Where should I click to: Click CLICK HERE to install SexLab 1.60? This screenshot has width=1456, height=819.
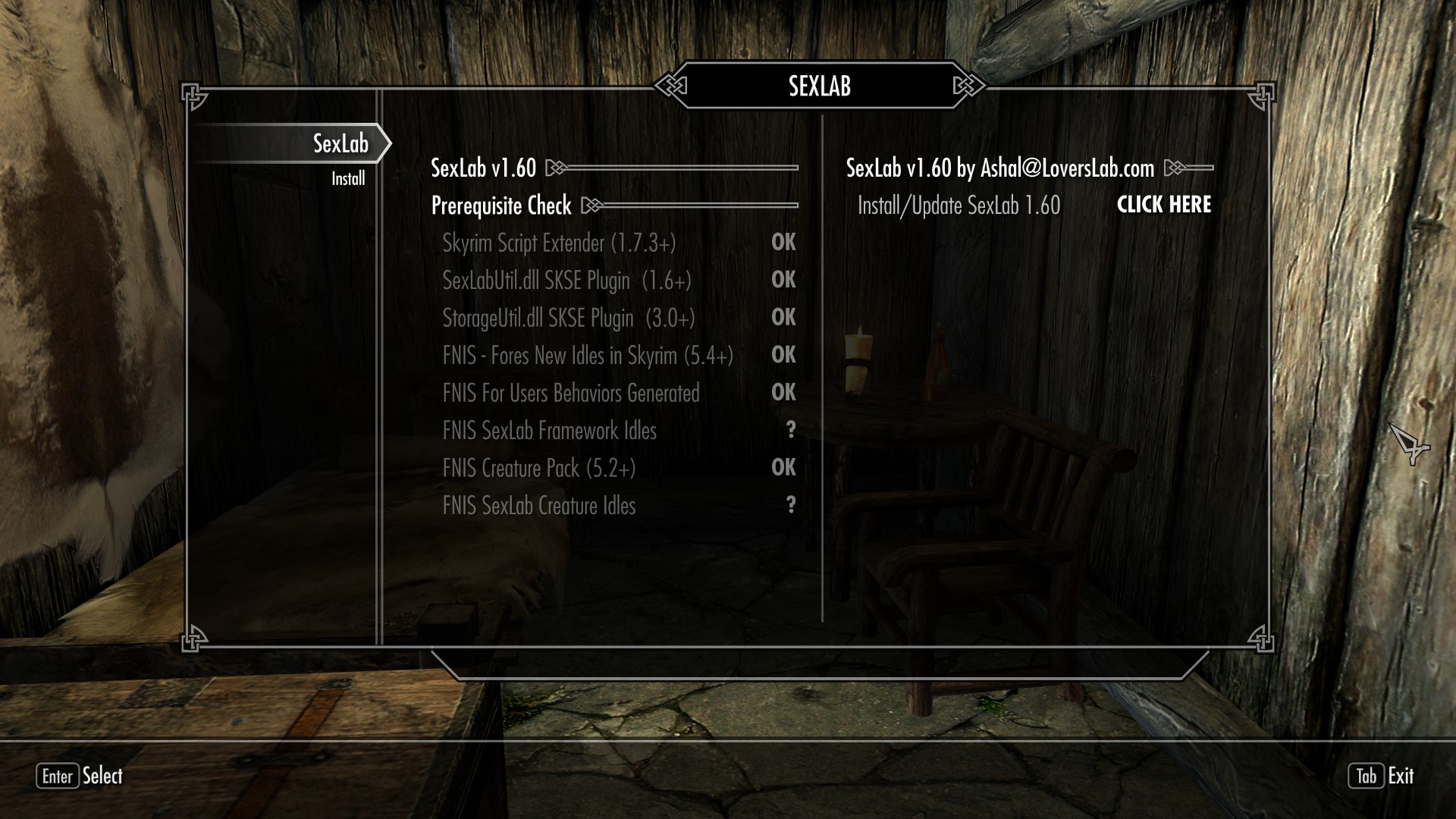click(1164, 205)
